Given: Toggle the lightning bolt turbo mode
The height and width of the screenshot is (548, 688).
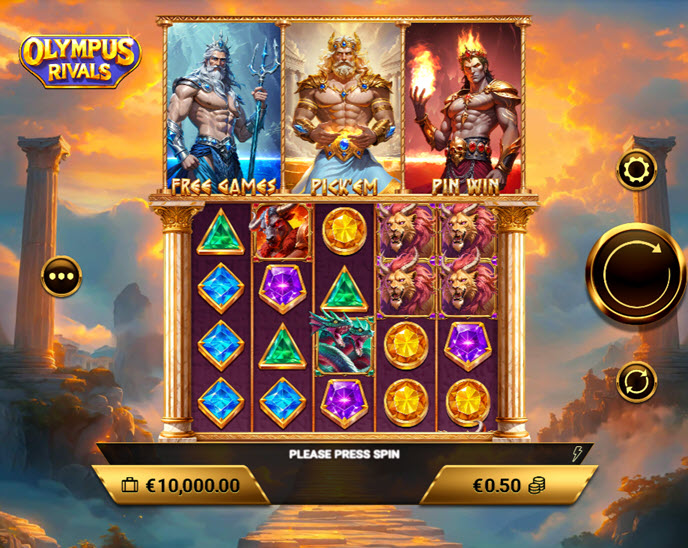Looking at the screenshot, I should [x=576, y=454].
